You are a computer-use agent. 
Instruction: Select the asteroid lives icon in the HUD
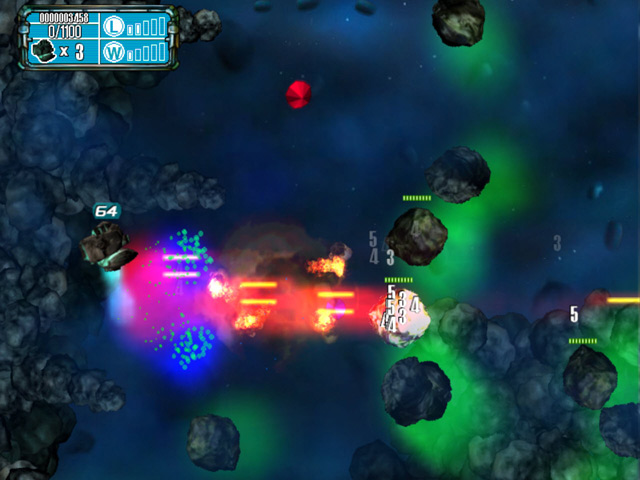44,51
